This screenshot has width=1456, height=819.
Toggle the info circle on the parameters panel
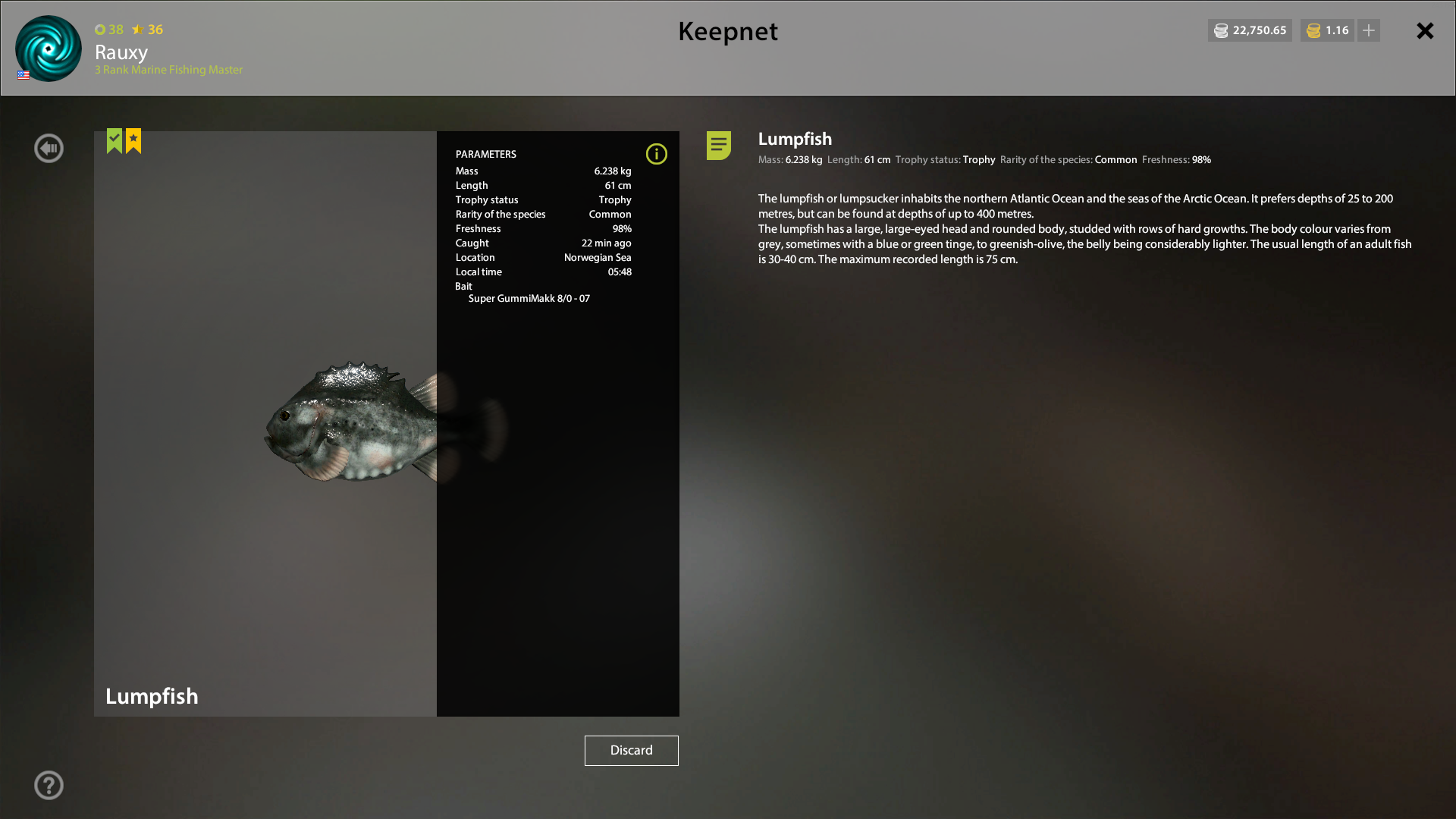(x=657, y=154)
